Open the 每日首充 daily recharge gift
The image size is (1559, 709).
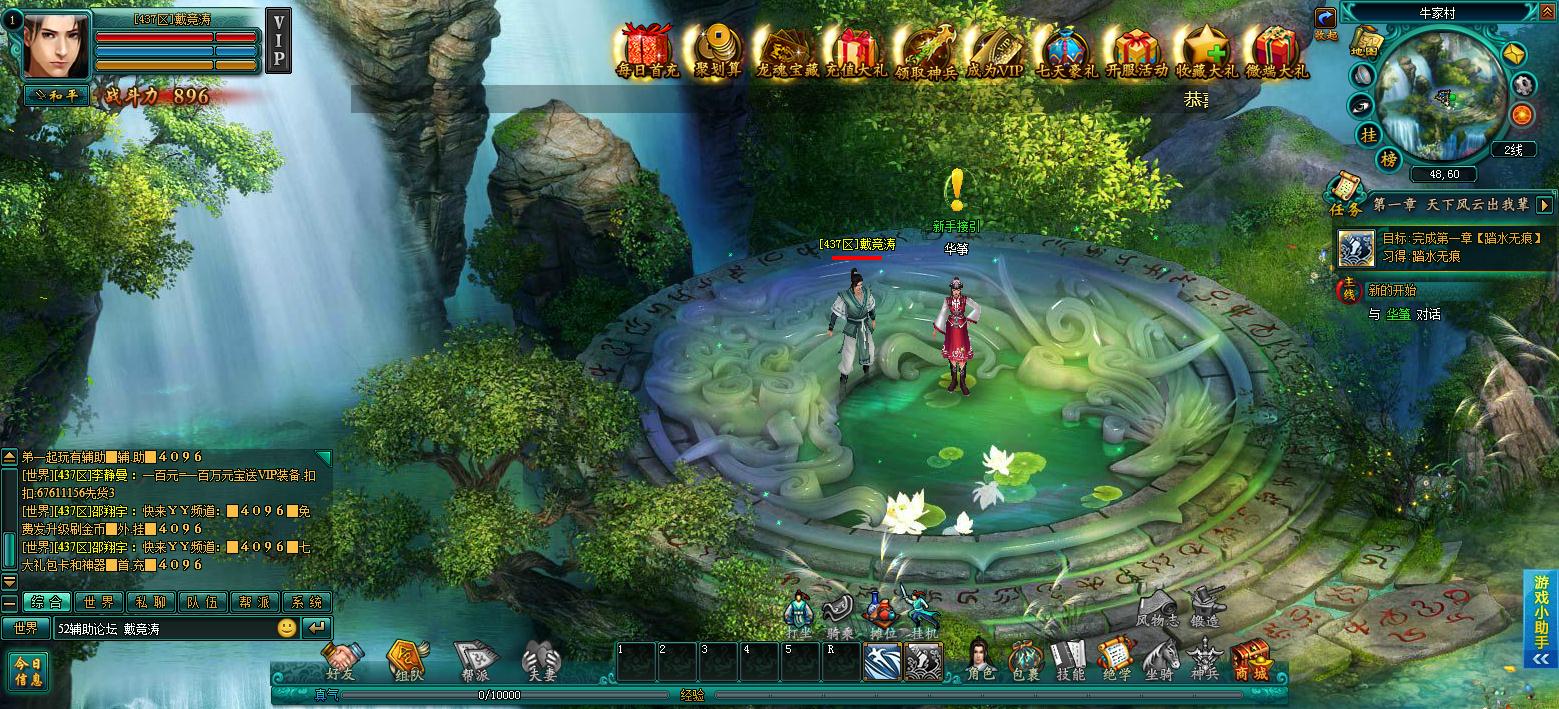647,50
